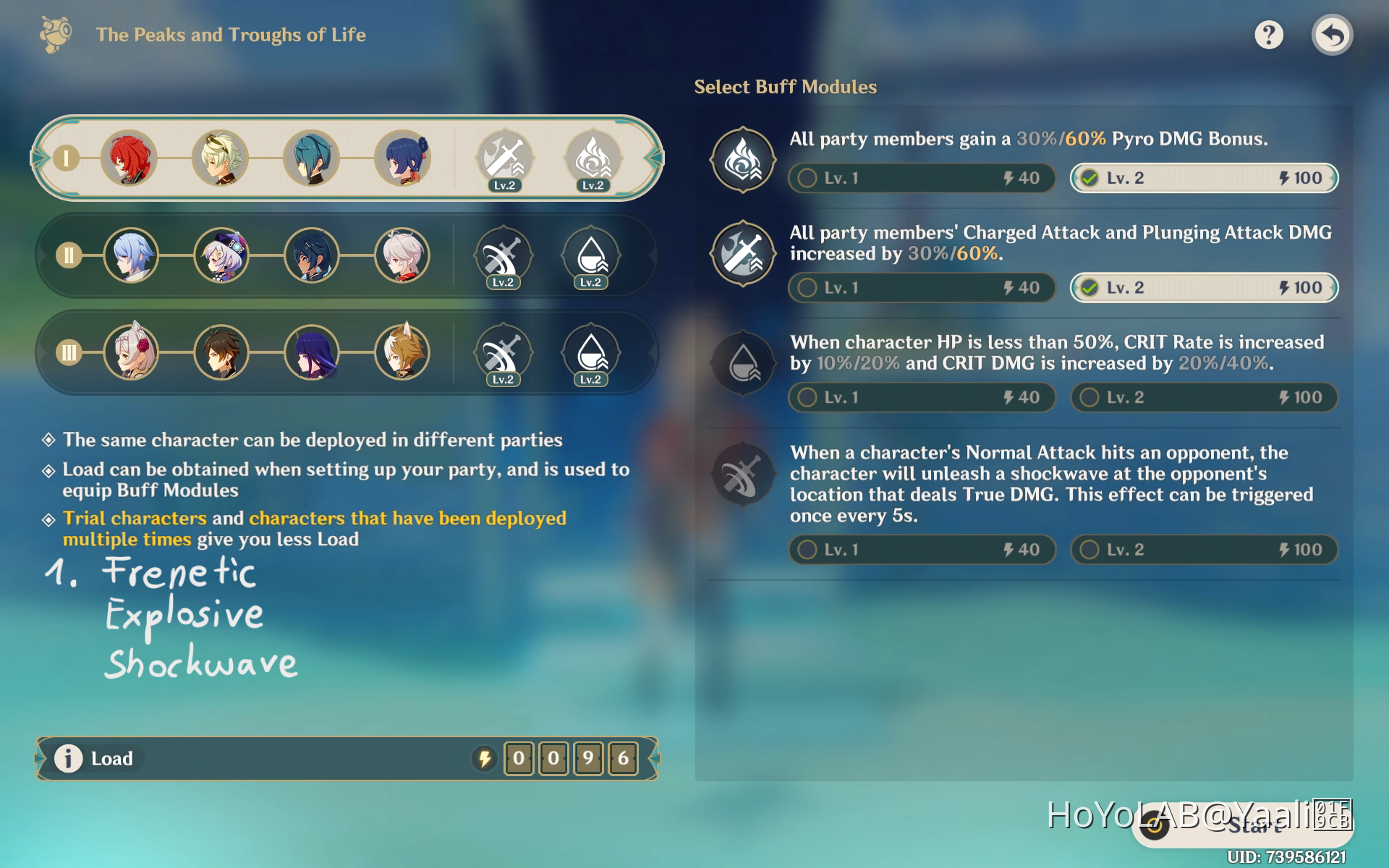Image resolution: width=1389 pixels, height=868 pixels.
Task: Open Party III's Lv.2 droplet buff module
Action: point(592,353)
